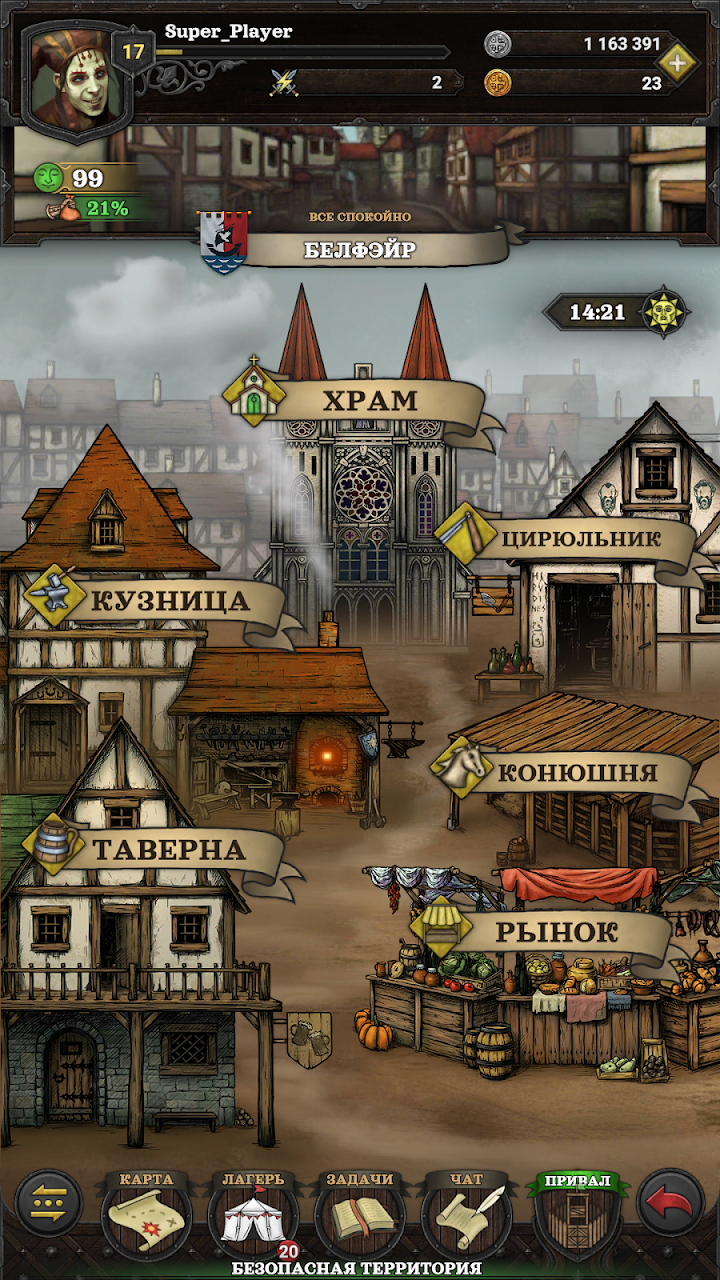Enter the ХРАМ temple location
Viewport: 720px width, 1280px height.
click(368, 401)
